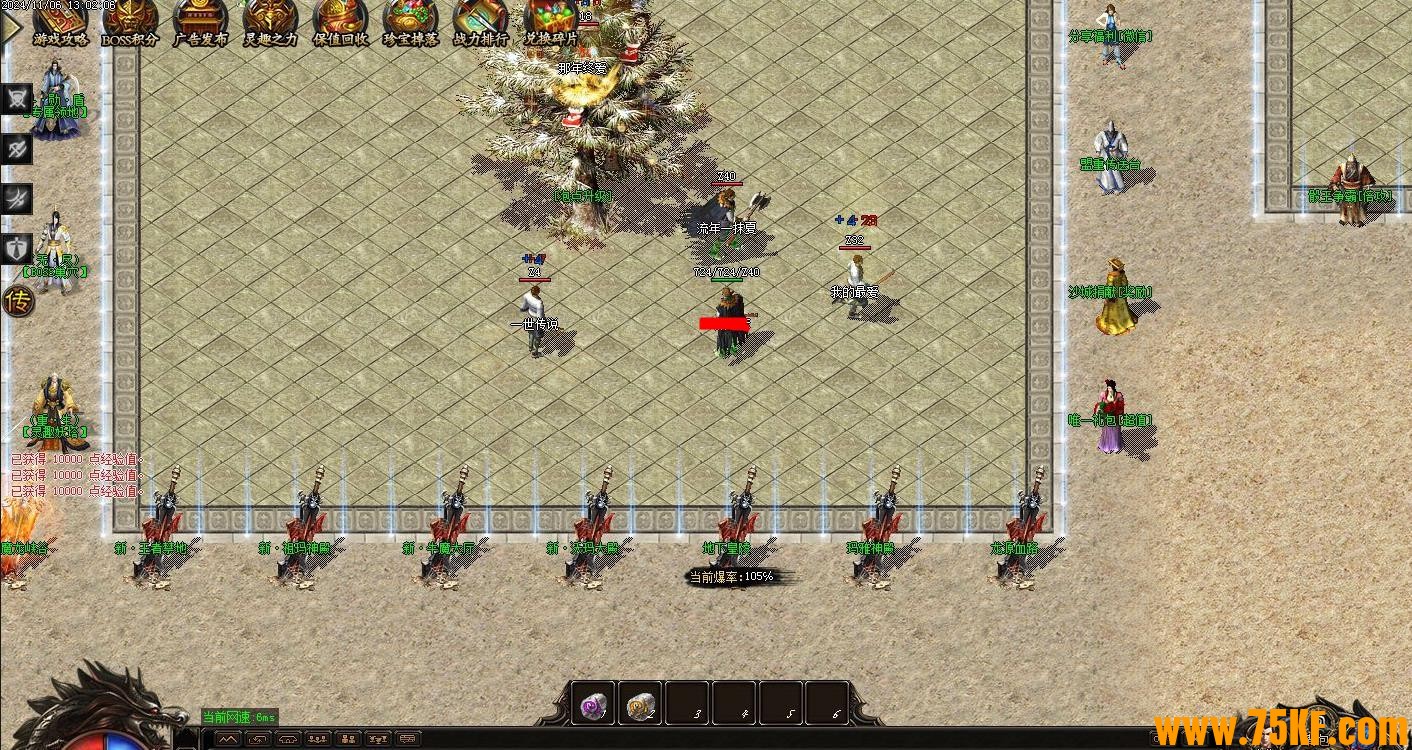The width and height of the screenshot is (1412, 750).
Task: Toggle the crossed-out swords and shield icon
Action: click(18, 99)
